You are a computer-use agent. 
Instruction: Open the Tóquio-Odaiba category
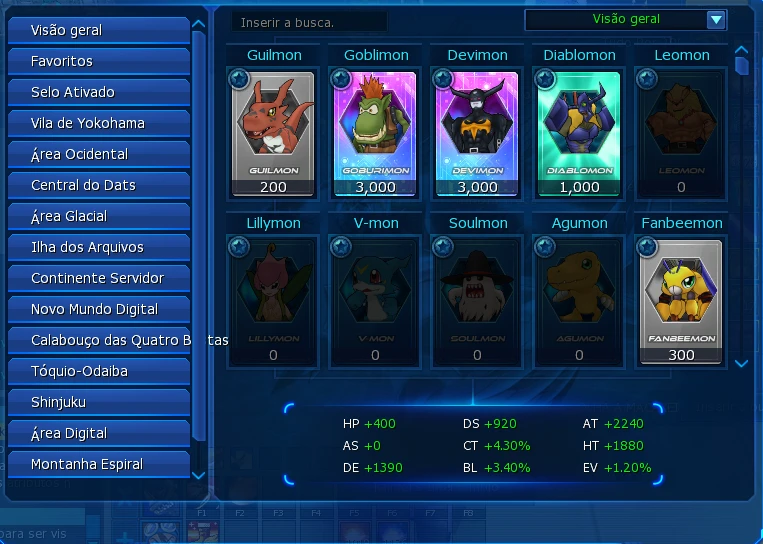pos(98,371)
